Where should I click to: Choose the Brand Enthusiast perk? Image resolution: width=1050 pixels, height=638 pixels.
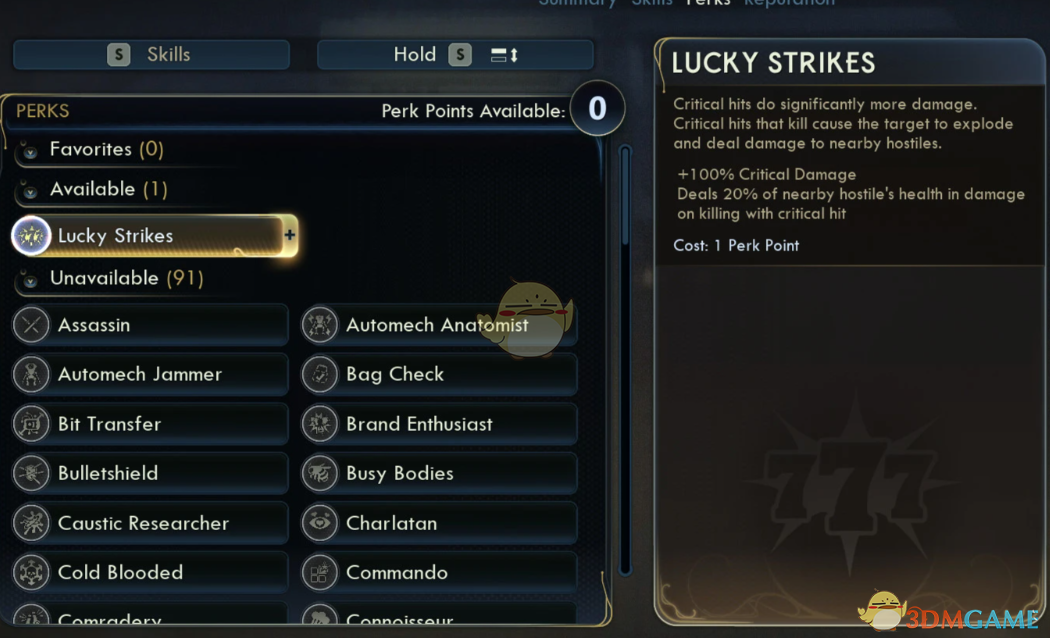coord(439,424)
